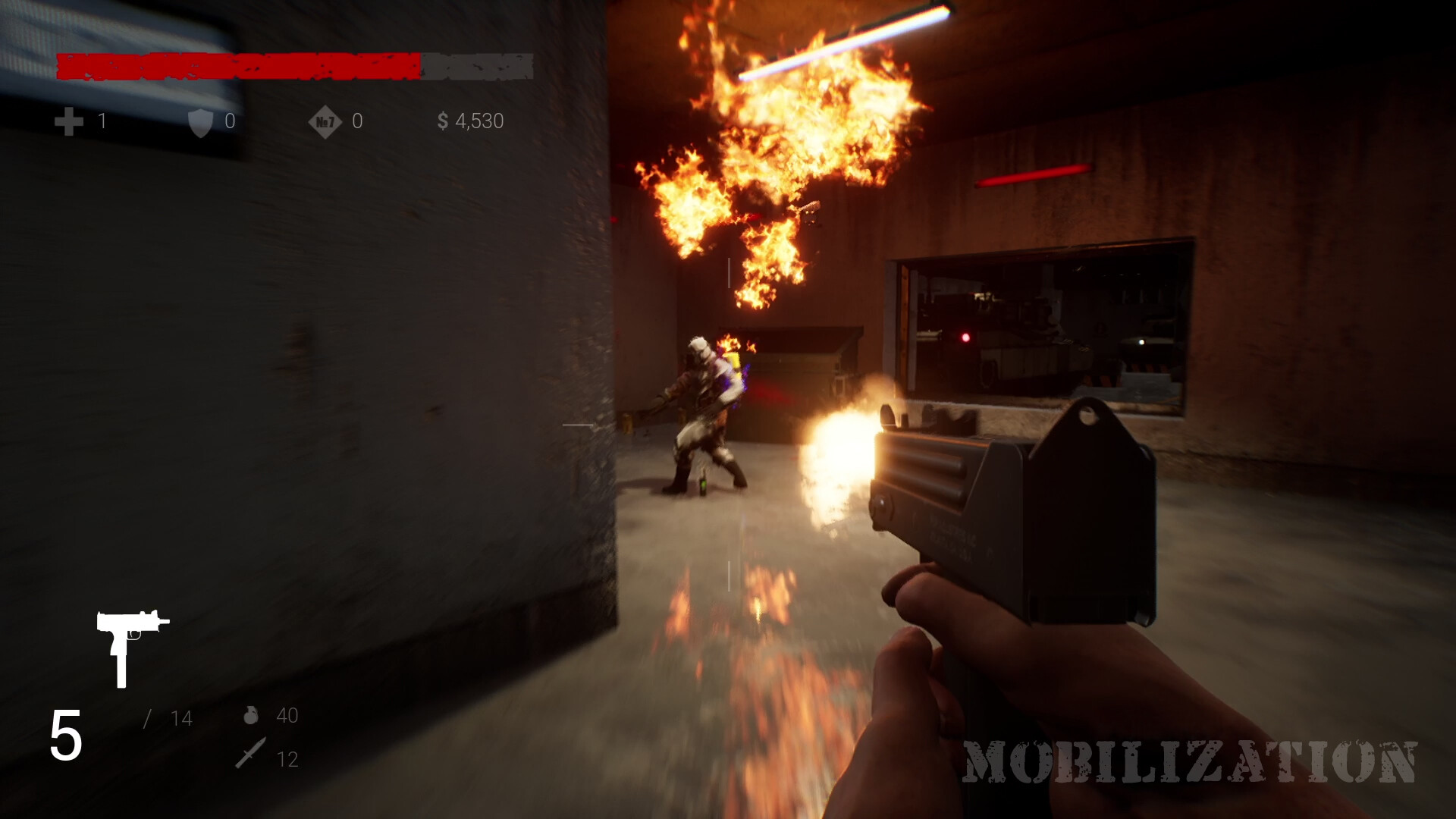Viewport: 1456px width, 819px height.
Task: Click the $4,530 cash total
Action: click(478, 120)
